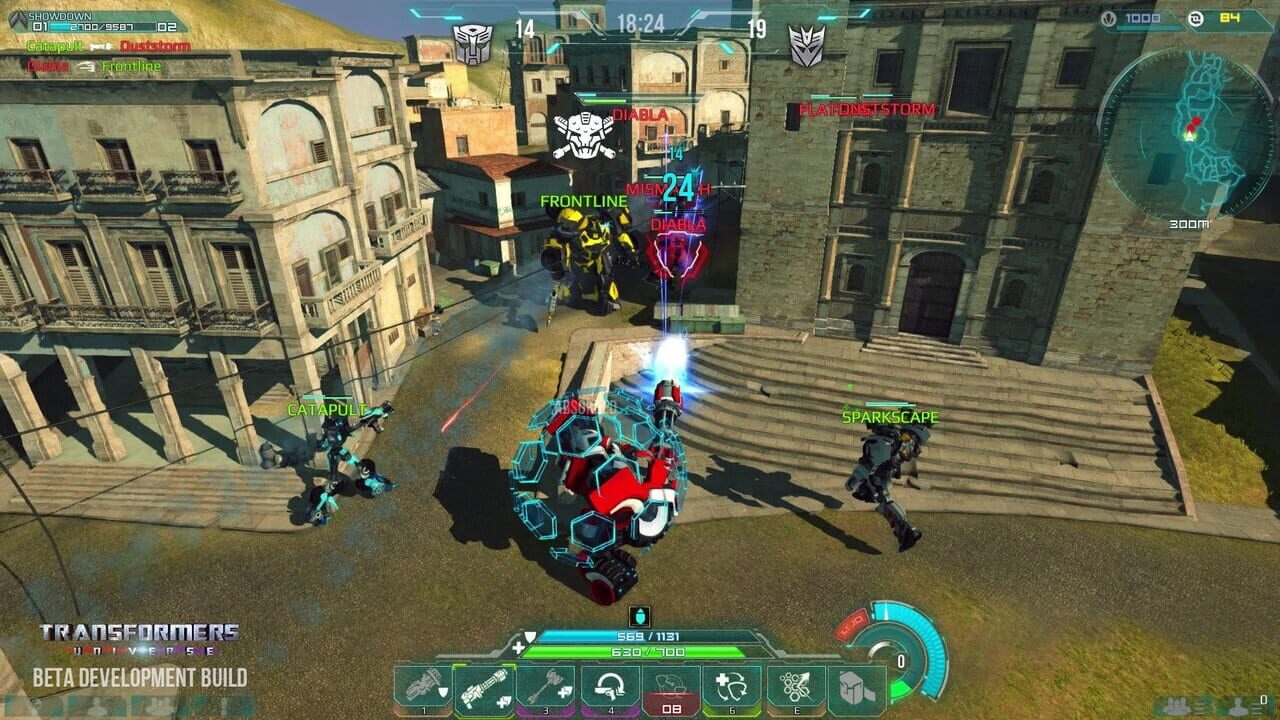This screenshot has width=1280, height=720.
Task: Activate the minigun ability in slot 2
Action: [x=484, y=688]
